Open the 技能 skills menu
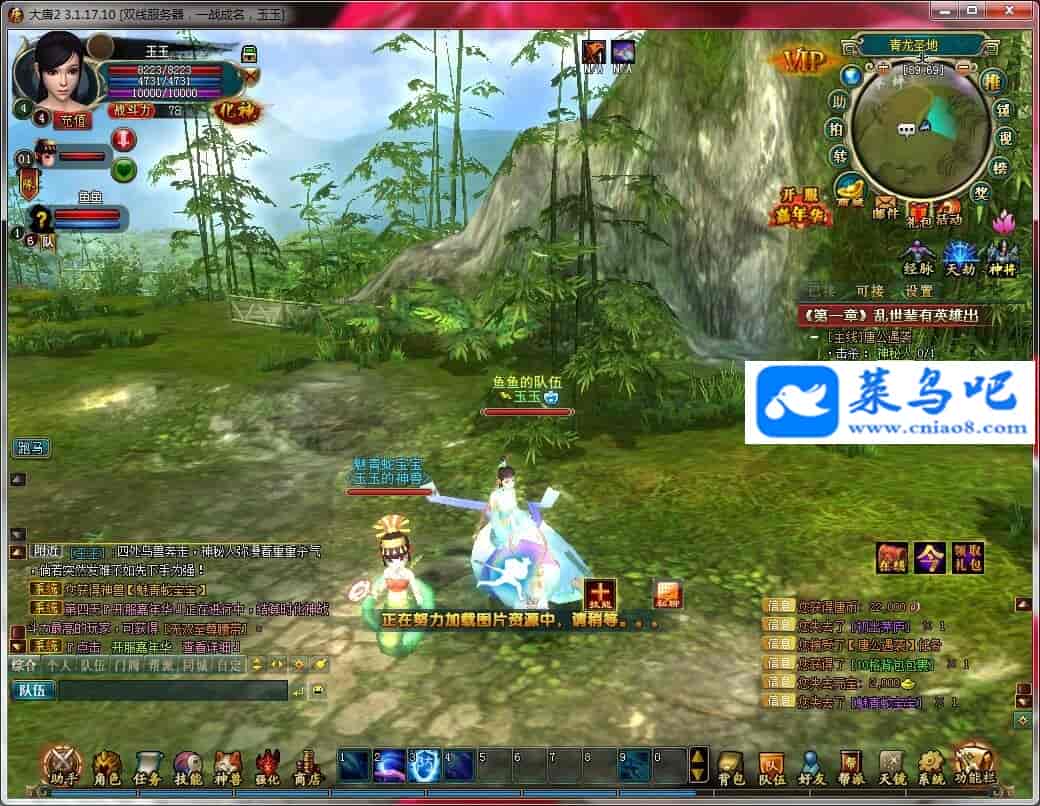The height and width of the screenshot is (806, 1040). [x=188, y=765]
